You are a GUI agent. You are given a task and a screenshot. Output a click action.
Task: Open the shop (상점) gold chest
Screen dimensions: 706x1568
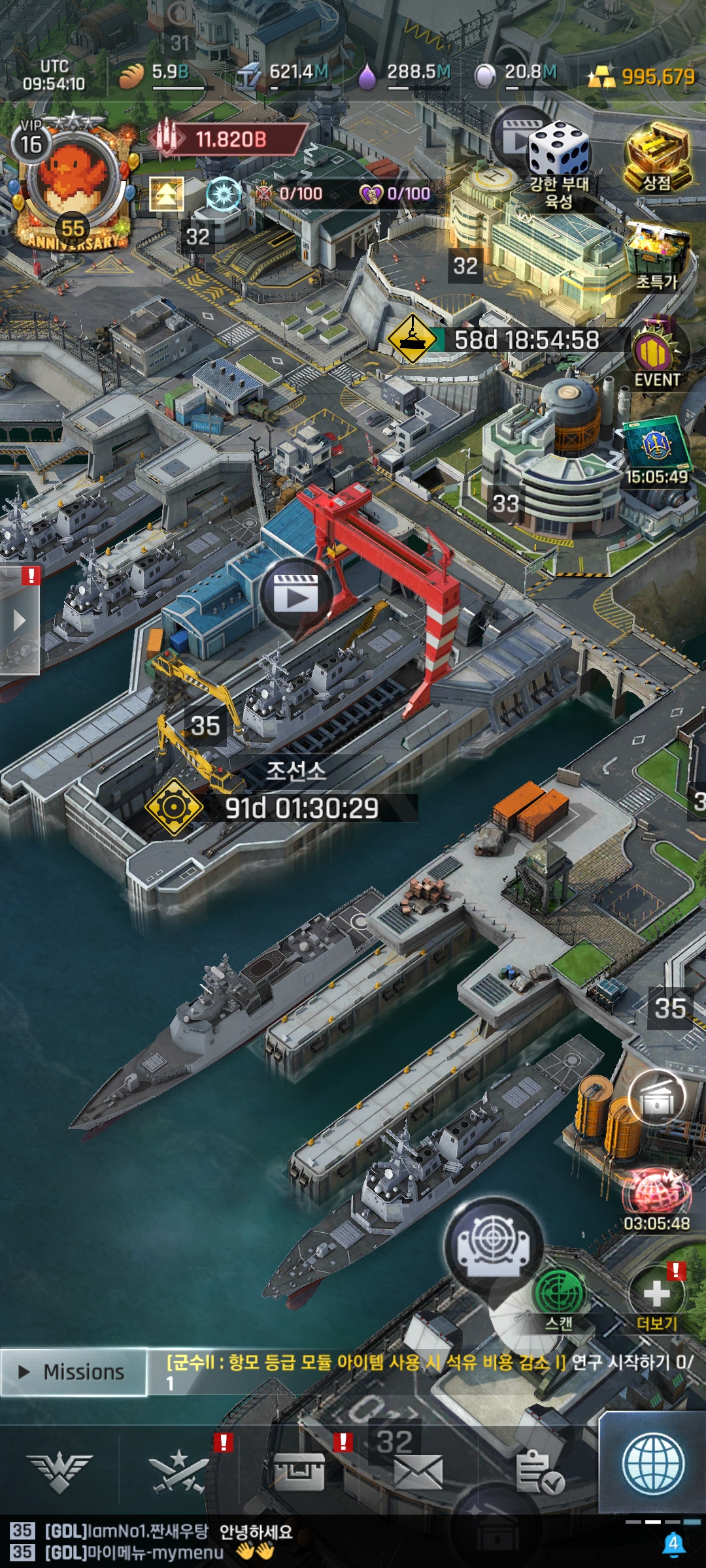click(657, 159)
